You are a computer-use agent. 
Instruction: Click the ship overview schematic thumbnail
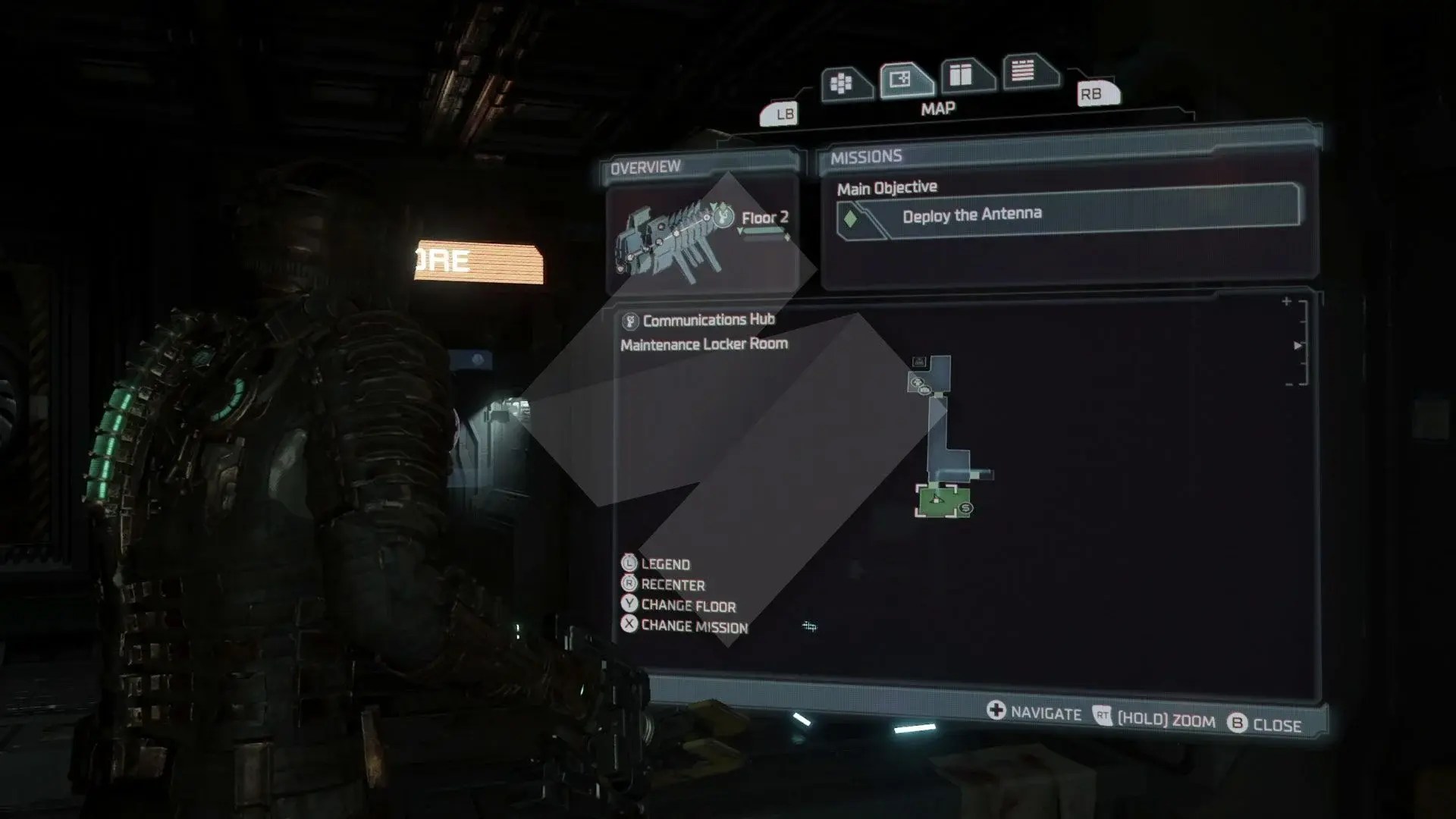point(679,239)
